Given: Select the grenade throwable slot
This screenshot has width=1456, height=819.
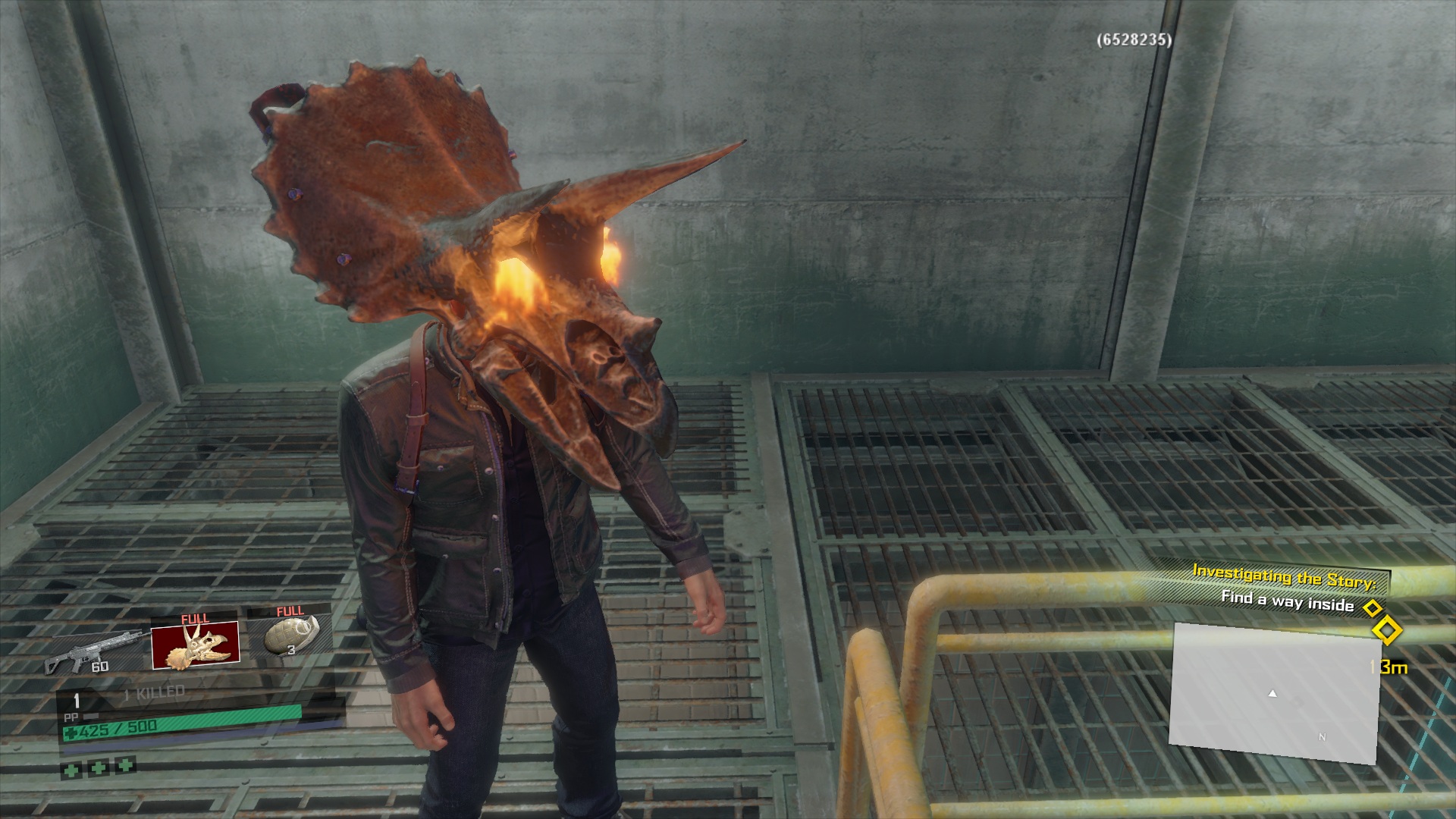Looking at the screenshot, I should pyautogui.click(x=291, y=635).
